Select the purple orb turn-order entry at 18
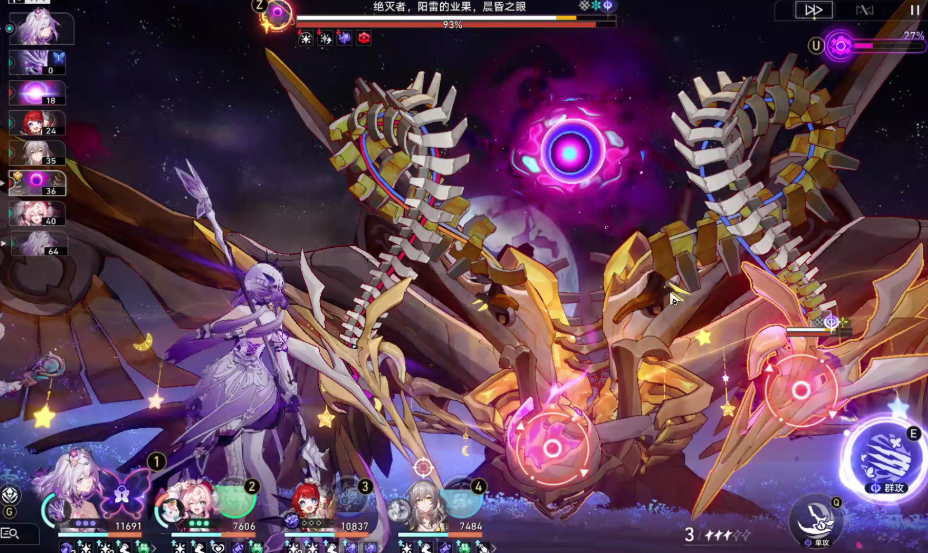Image resolution: width=928 pixels, height=553 pixels. (x=37, y=94)
